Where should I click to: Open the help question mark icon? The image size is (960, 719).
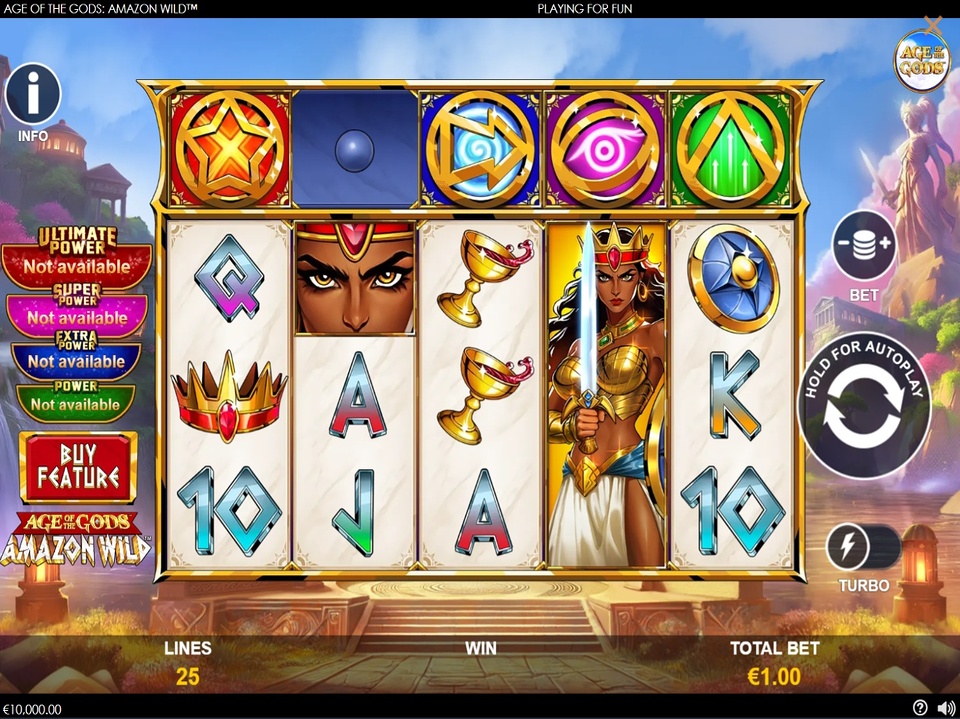(920, 708)
